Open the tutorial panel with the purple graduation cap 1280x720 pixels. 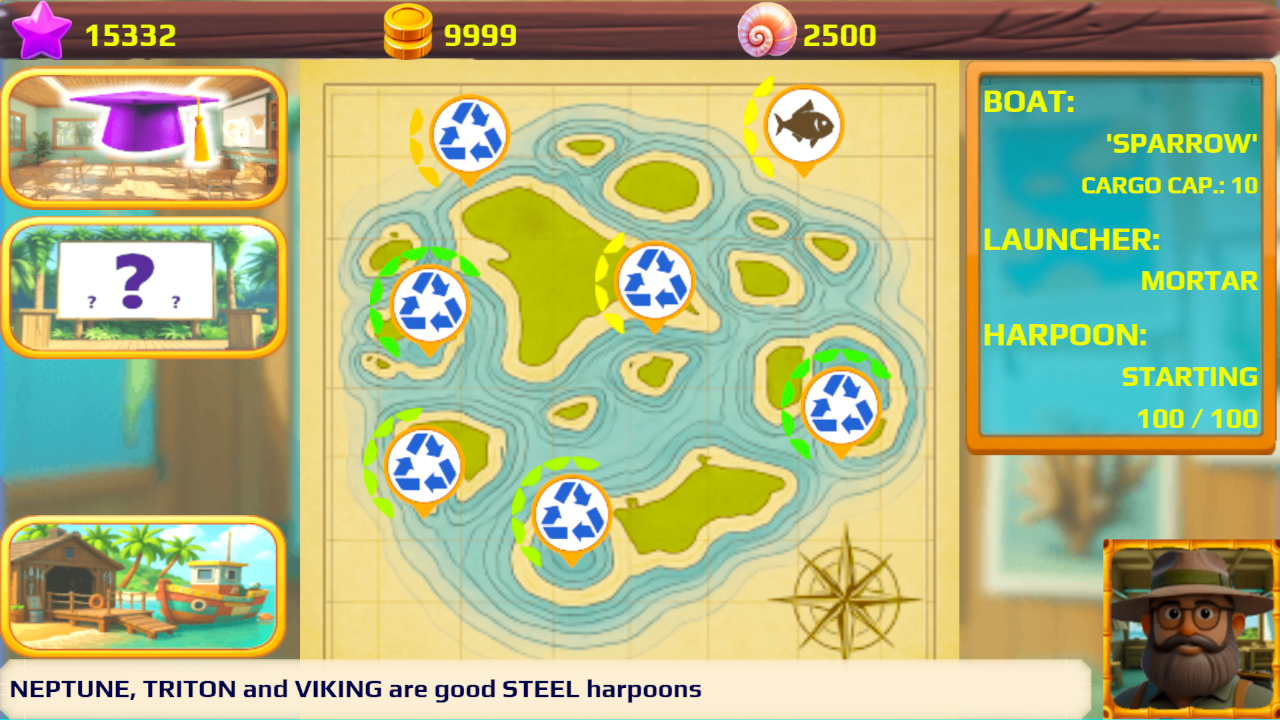[x=145, y=135]
